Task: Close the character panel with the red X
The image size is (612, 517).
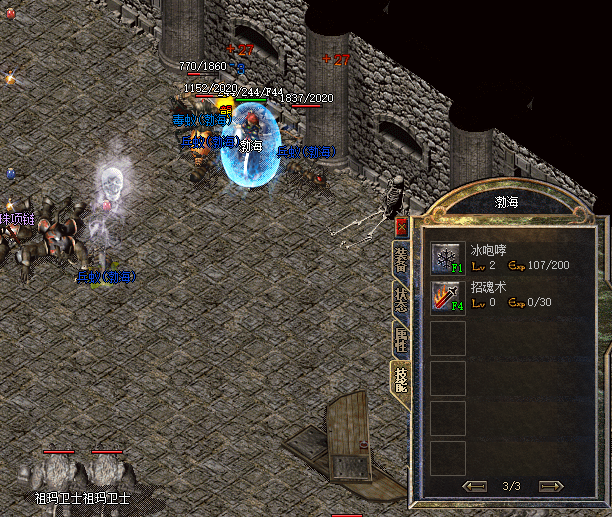Action: (402, 227)
